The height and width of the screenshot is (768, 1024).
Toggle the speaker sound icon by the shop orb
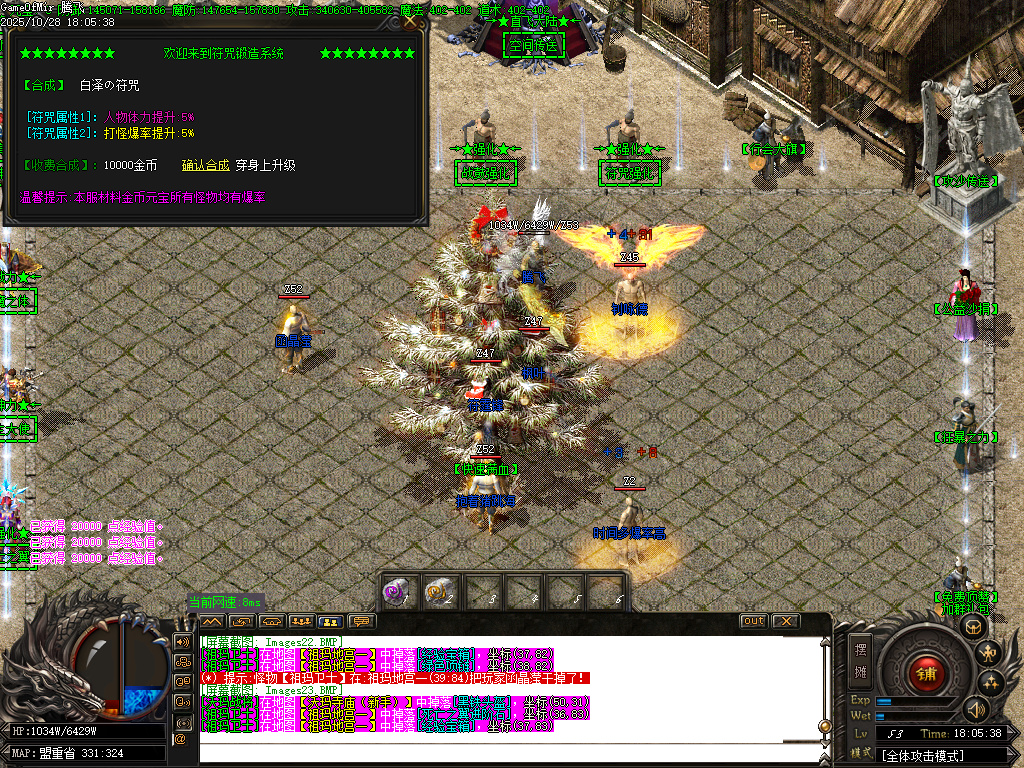[976, 709]
